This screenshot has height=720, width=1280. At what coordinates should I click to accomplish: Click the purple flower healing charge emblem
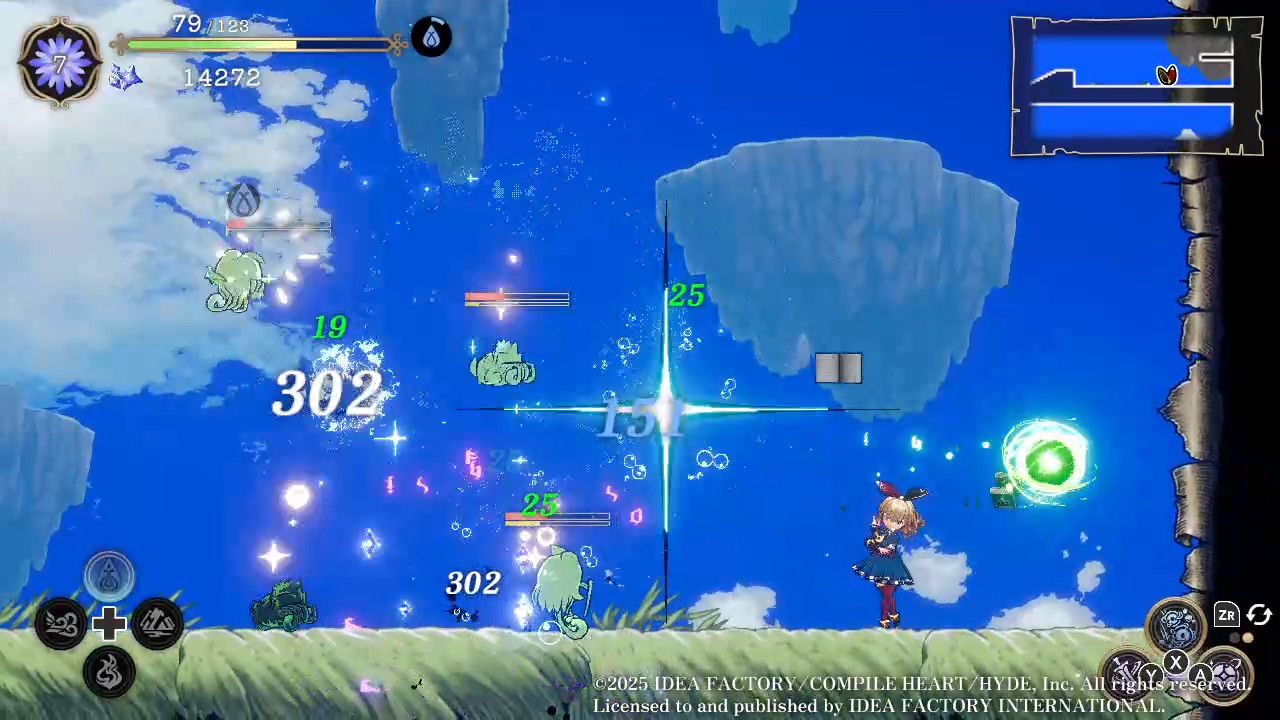60,63
